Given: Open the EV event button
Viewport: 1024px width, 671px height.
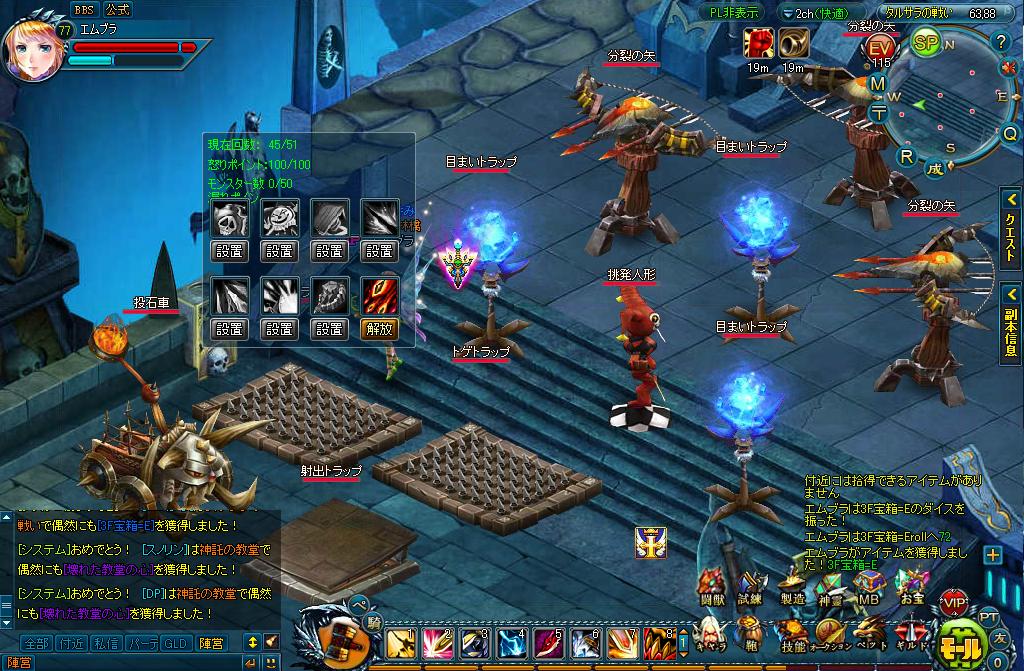Looking at the screenshot, I should click(x=880, y=48).
